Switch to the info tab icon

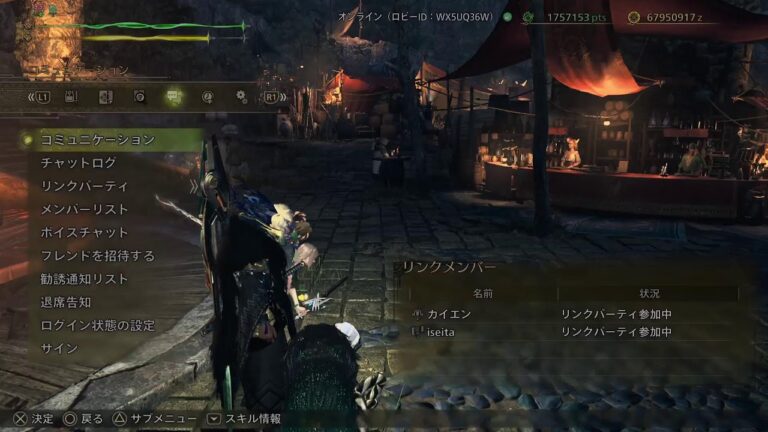(208, 97)
